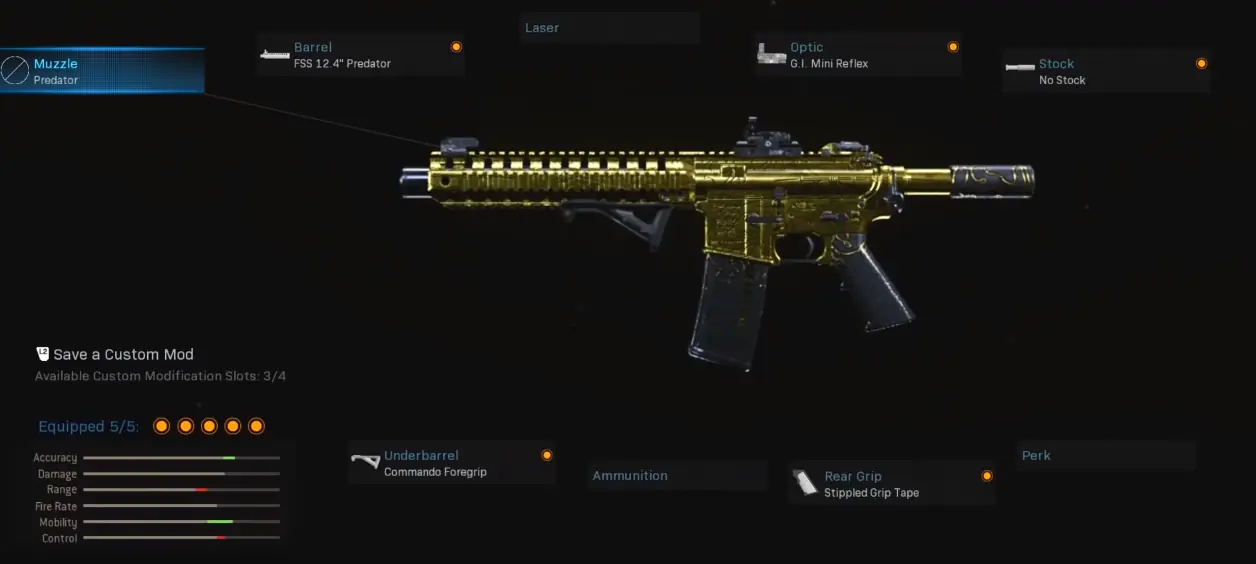Viewport: 1256px width, 564px height.
Task: Select the Stock attachment slot
Action: (x=1106, y=72)
